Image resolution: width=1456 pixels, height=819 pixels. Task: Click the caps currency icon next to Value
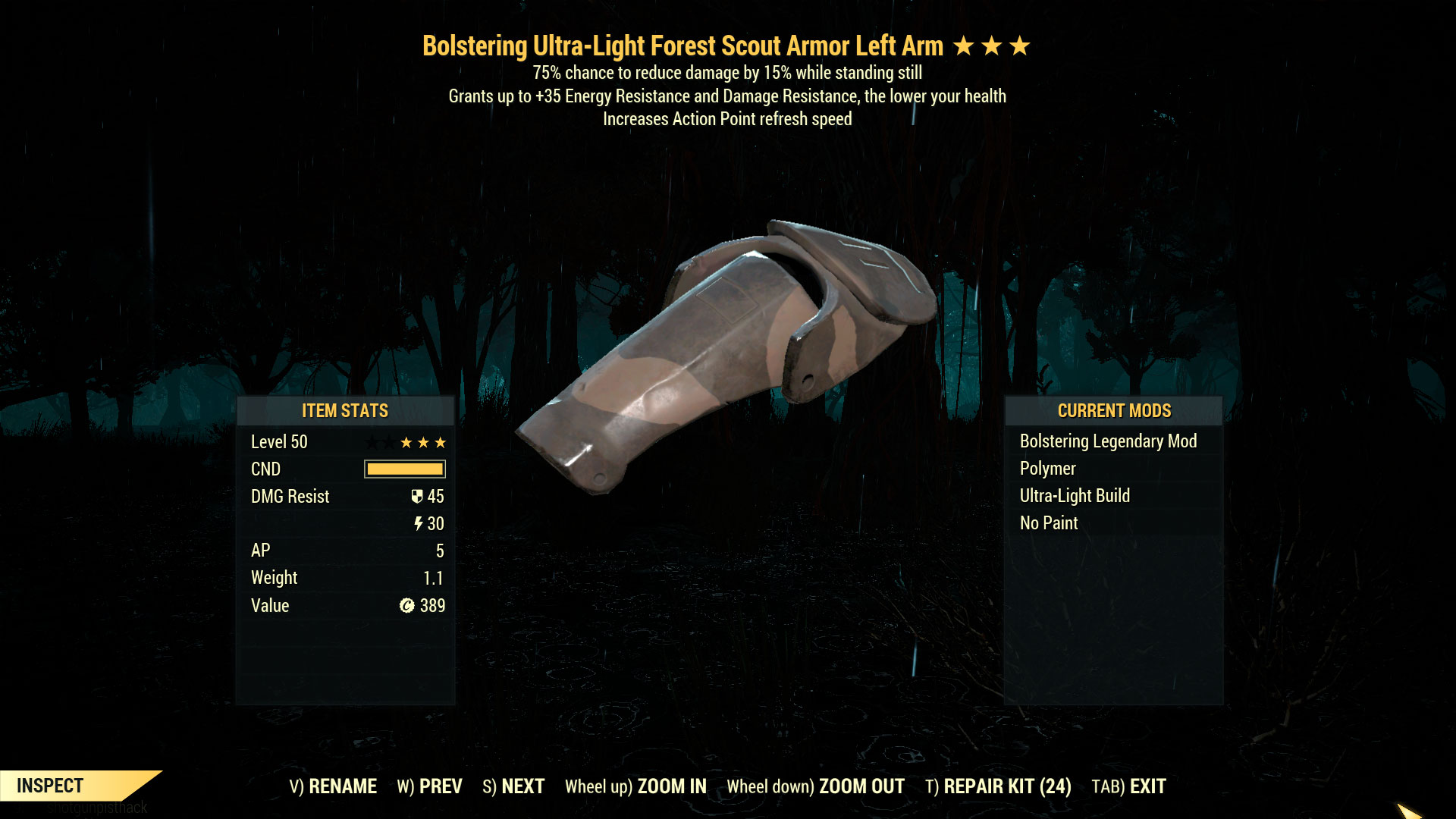(405, 606)
